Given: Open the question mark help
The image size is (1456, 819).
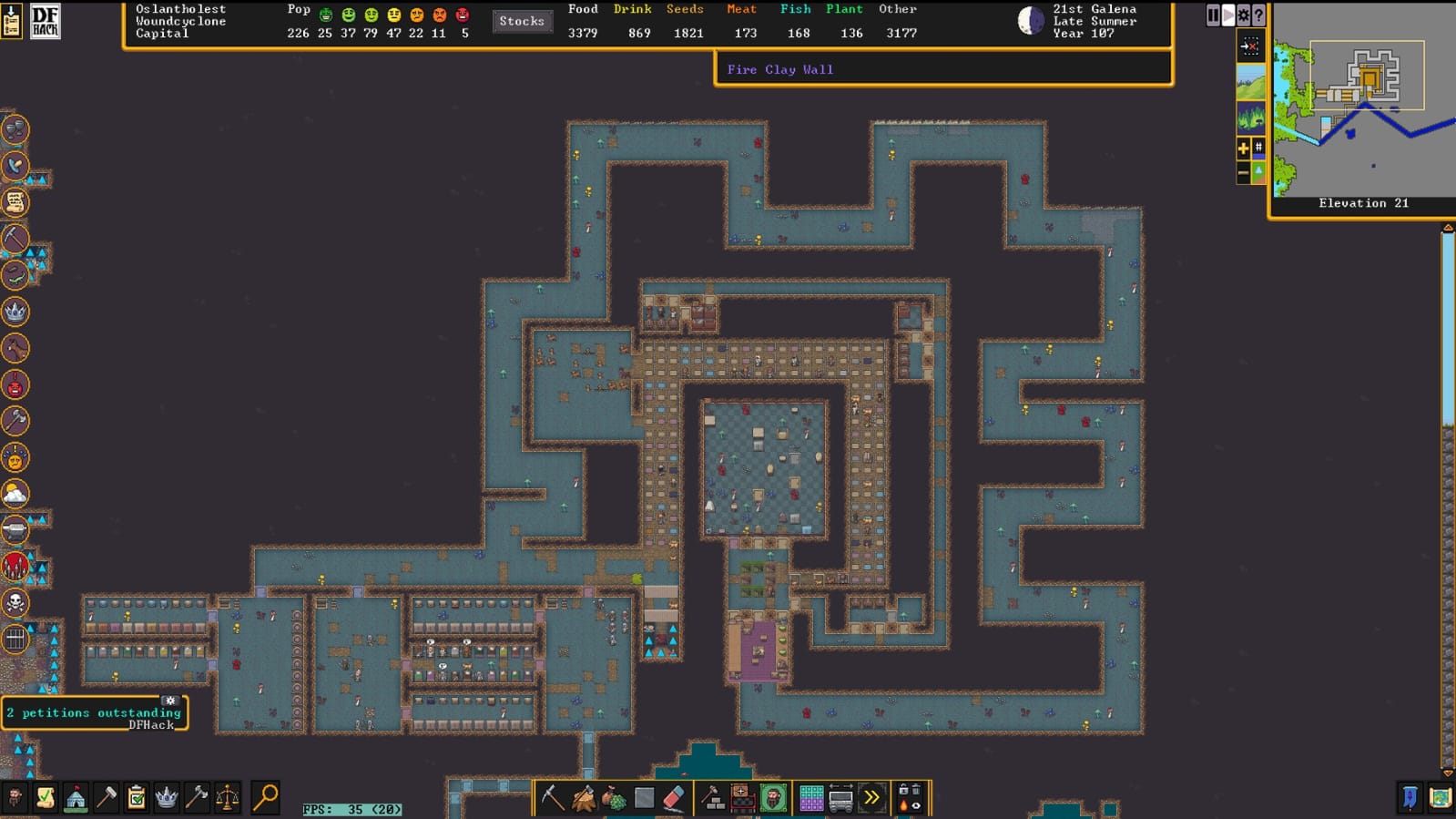Looking at the screenshot, I should click(1258, 15).
